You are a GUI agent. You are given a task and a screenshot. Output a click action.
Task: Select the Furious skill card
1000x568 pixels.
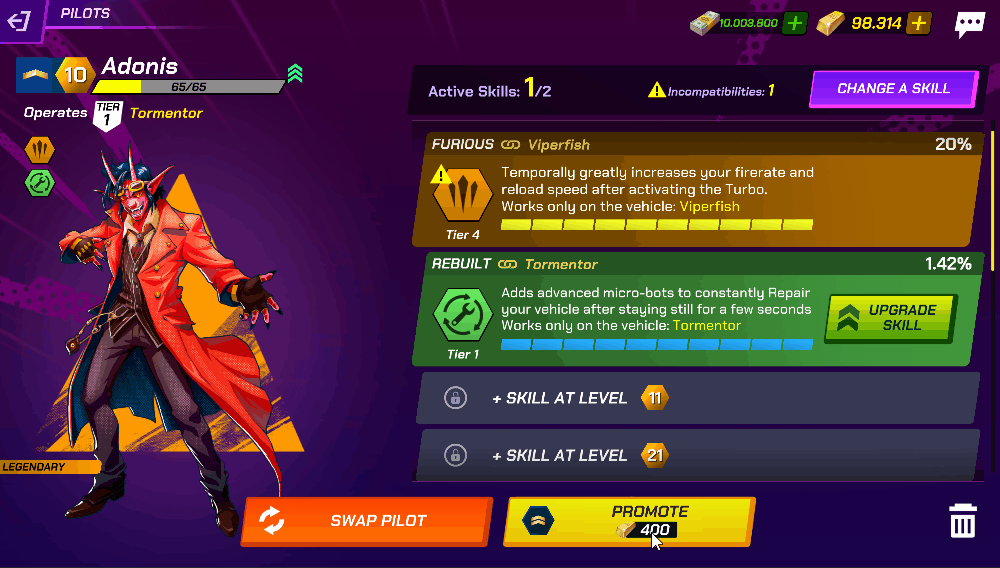coord(690,189)
